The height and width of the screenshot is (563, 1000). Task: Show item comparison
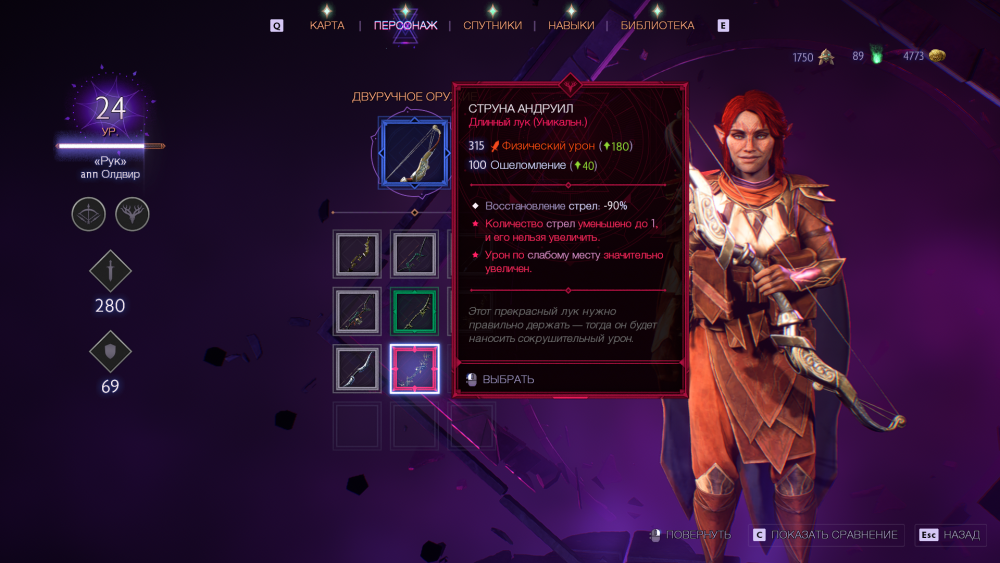(826, 535)
